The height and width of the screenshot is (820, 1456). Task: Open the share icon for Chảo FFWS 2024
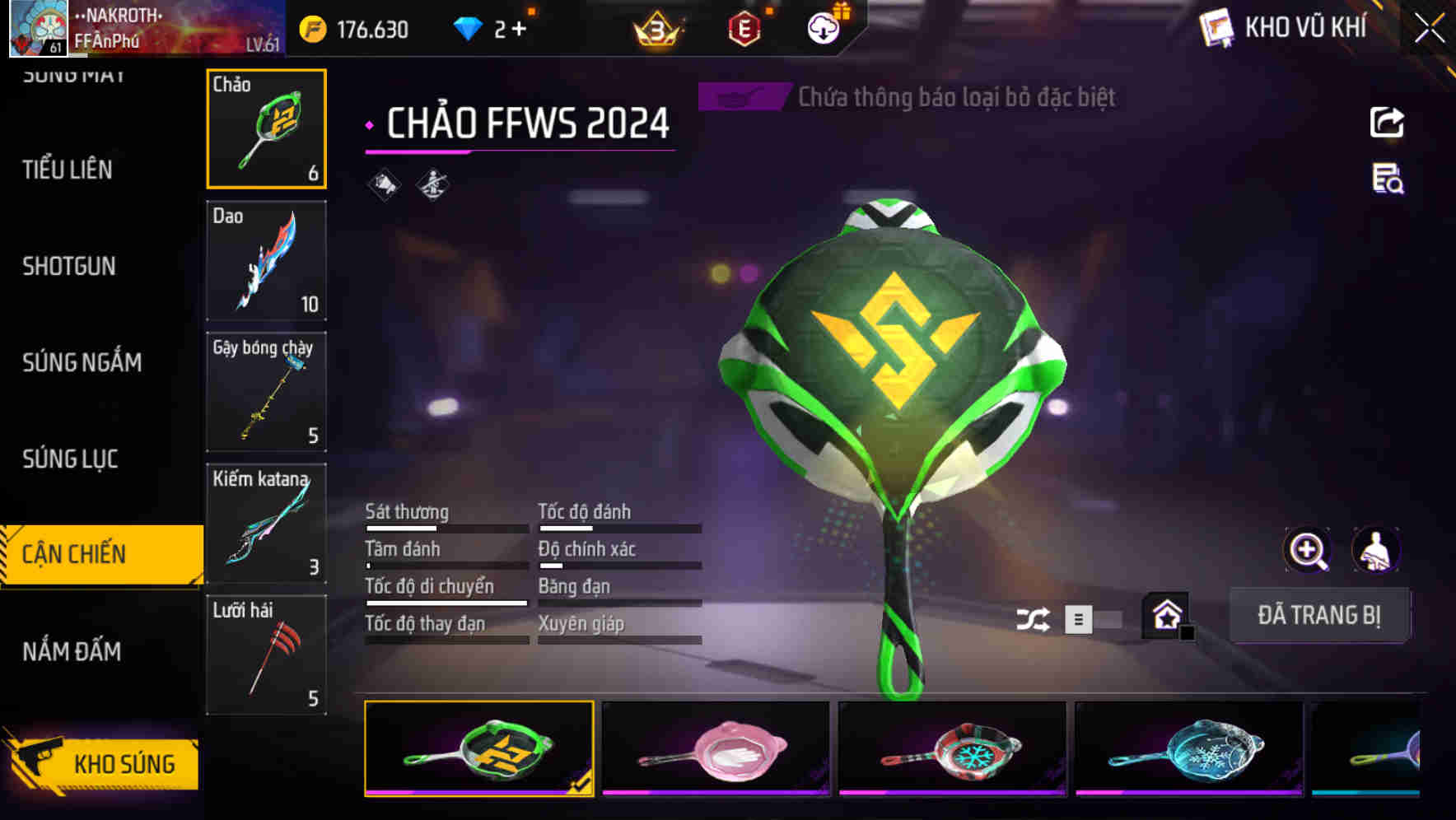[x=1388, y=122]
